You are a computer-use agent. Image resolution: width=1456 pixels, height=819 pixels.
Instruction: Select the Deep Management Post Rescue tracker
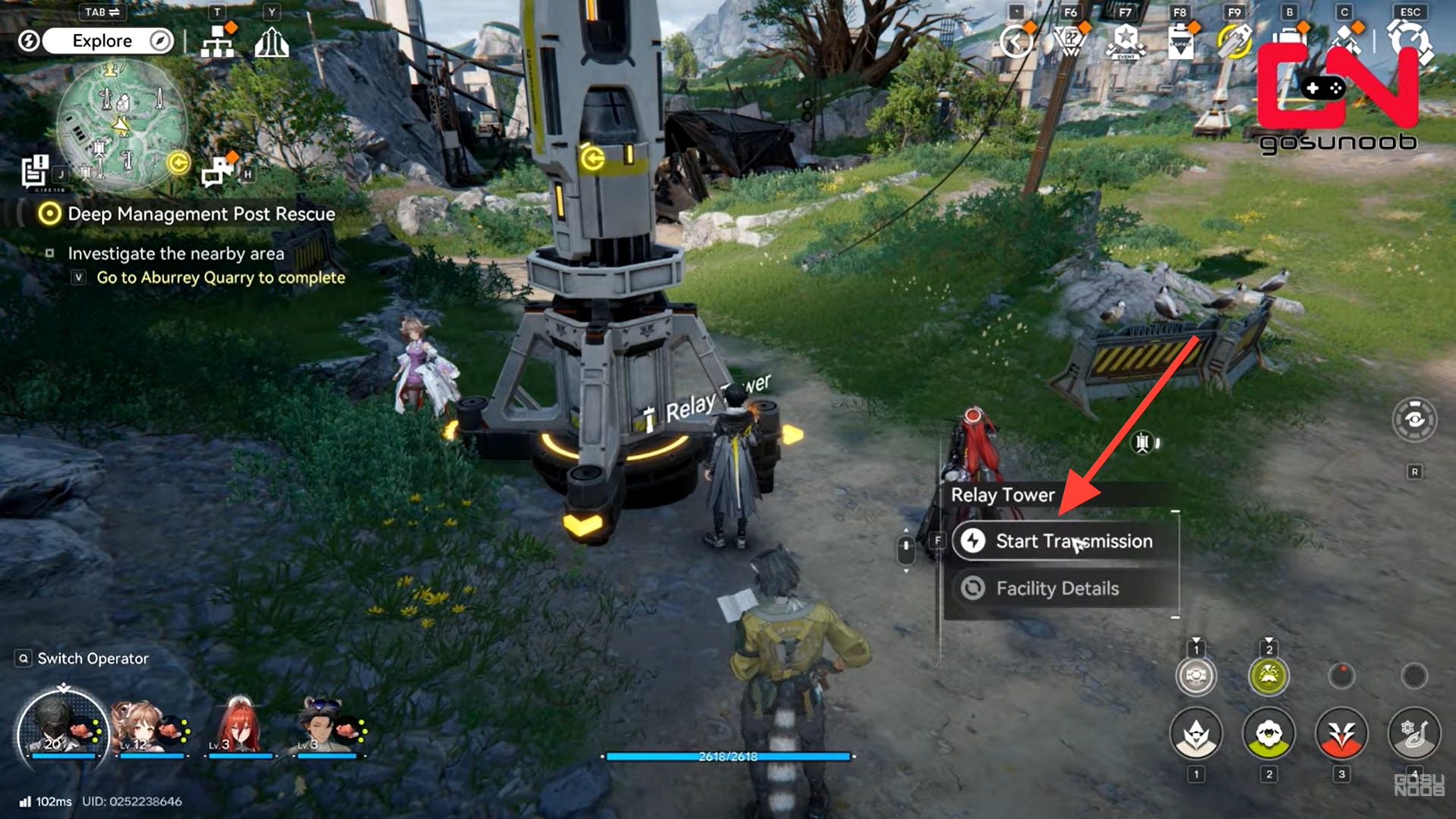click(x=200, y=214)
